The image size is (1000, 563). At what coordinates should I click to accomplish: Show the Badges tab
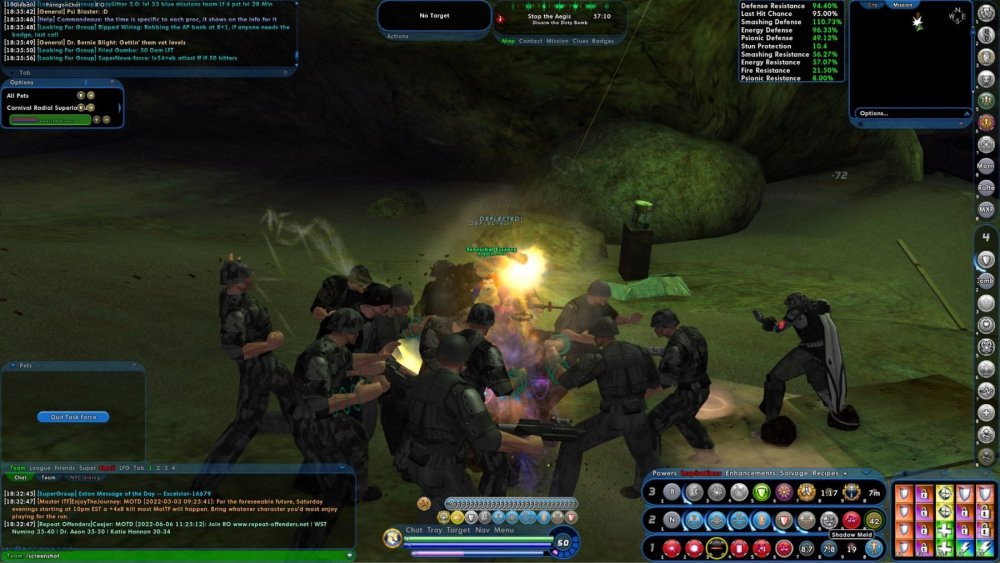click(603, 41)
